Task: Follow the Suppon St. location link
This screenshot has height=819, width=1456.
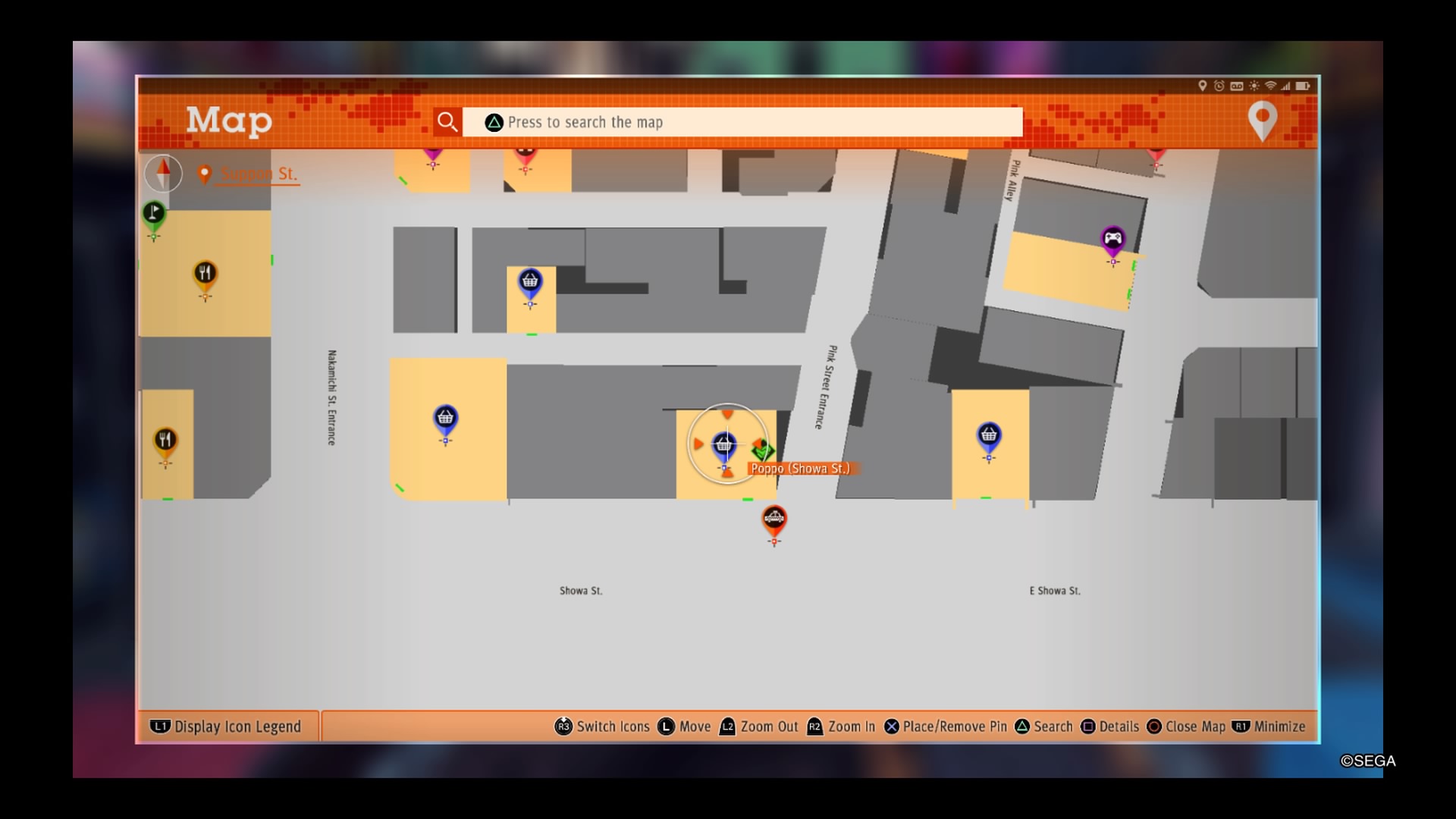Action: point(257,174)
